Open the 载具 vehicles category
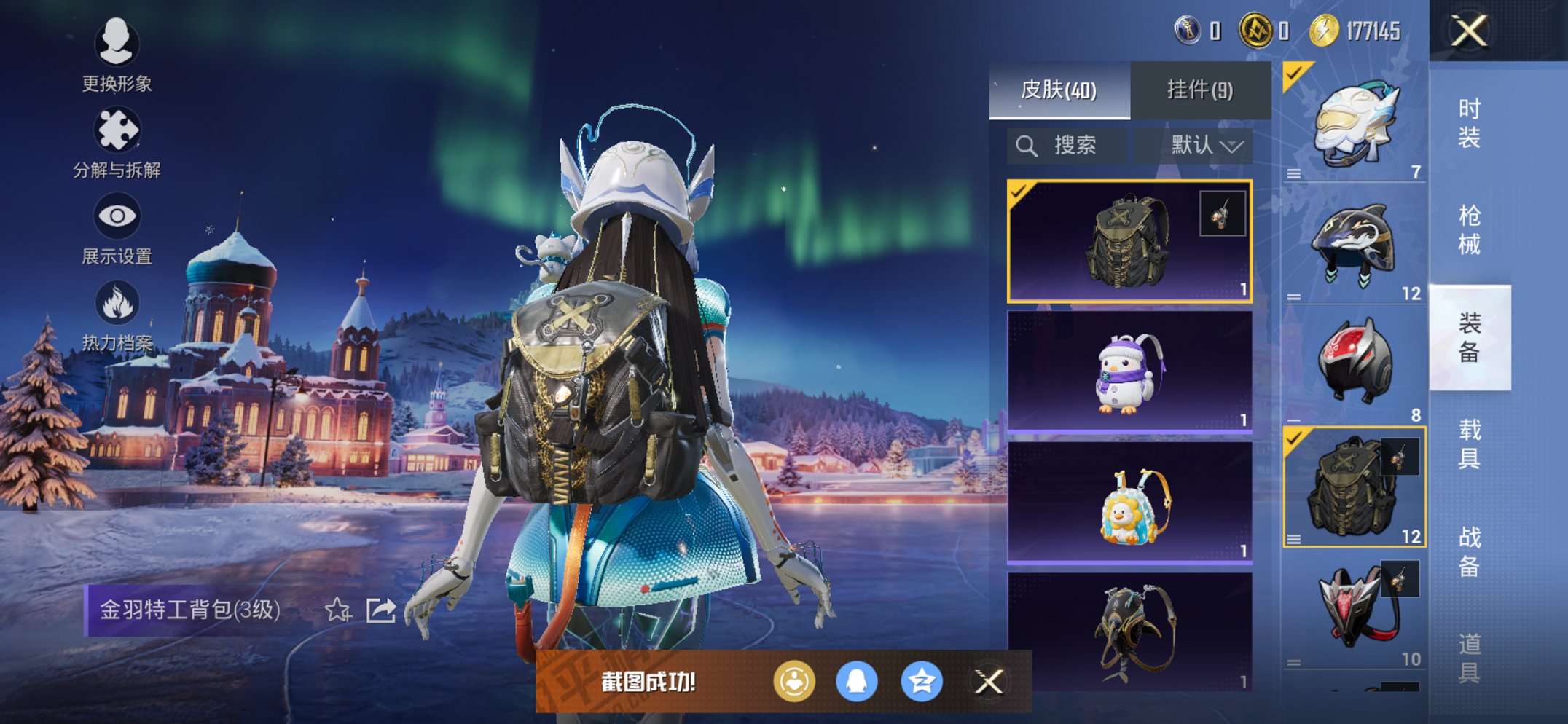Image resolution: width=1568 pixels, height=724 pixels. coord(1469,444)
